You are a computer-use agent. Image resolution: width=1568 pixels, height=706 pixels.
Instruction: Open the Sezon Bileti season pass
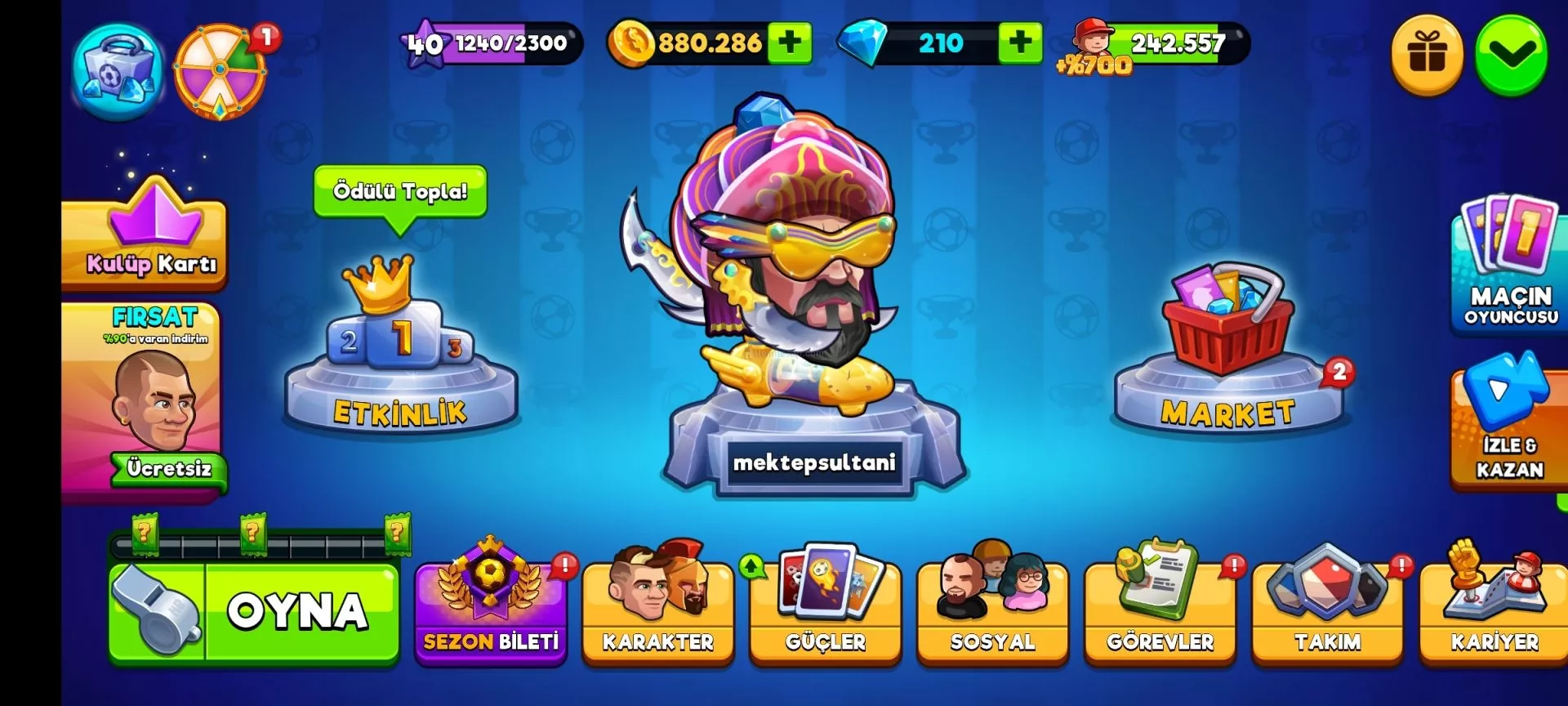(x=491, y=613)
